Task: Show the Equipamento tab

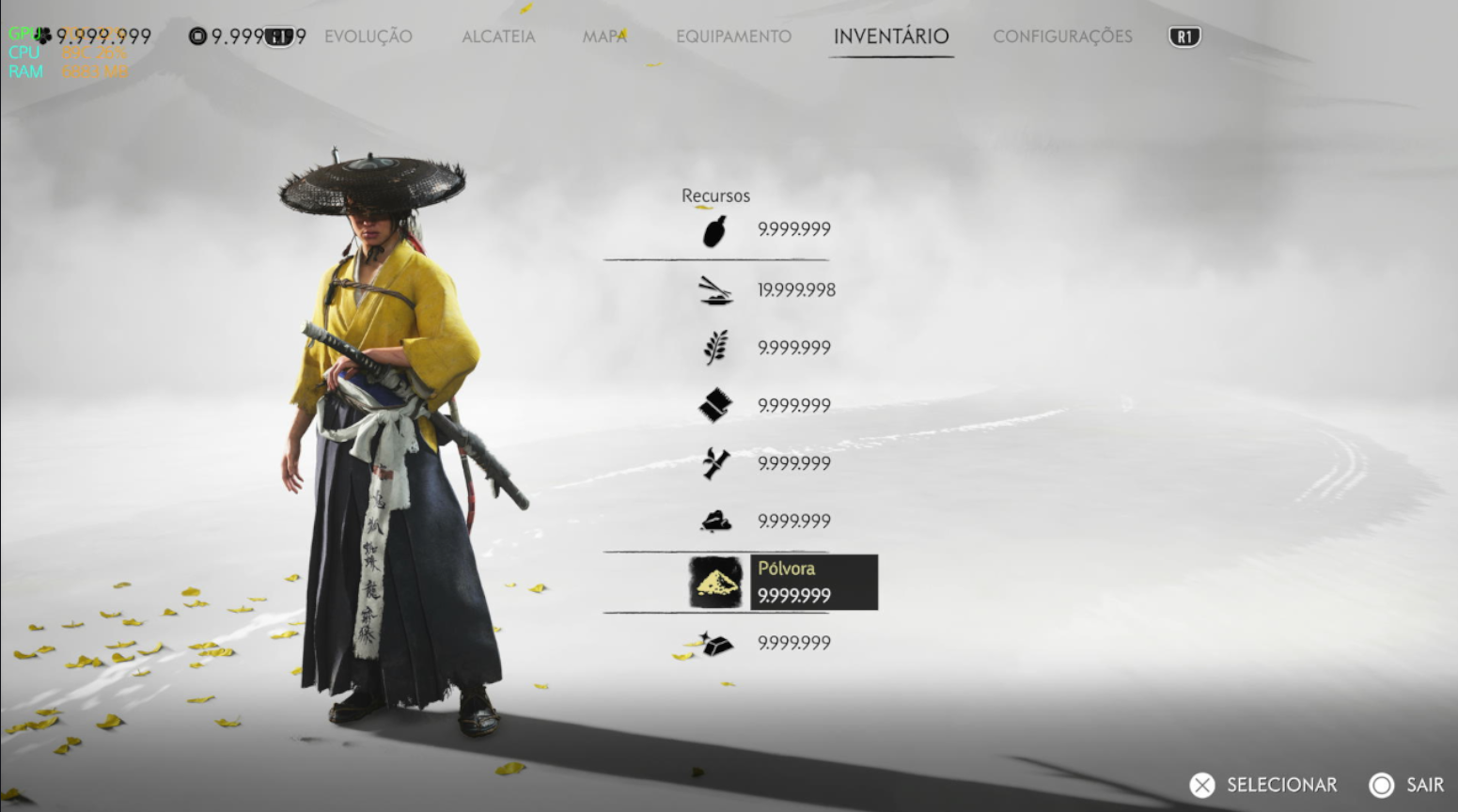Action: 733,37
